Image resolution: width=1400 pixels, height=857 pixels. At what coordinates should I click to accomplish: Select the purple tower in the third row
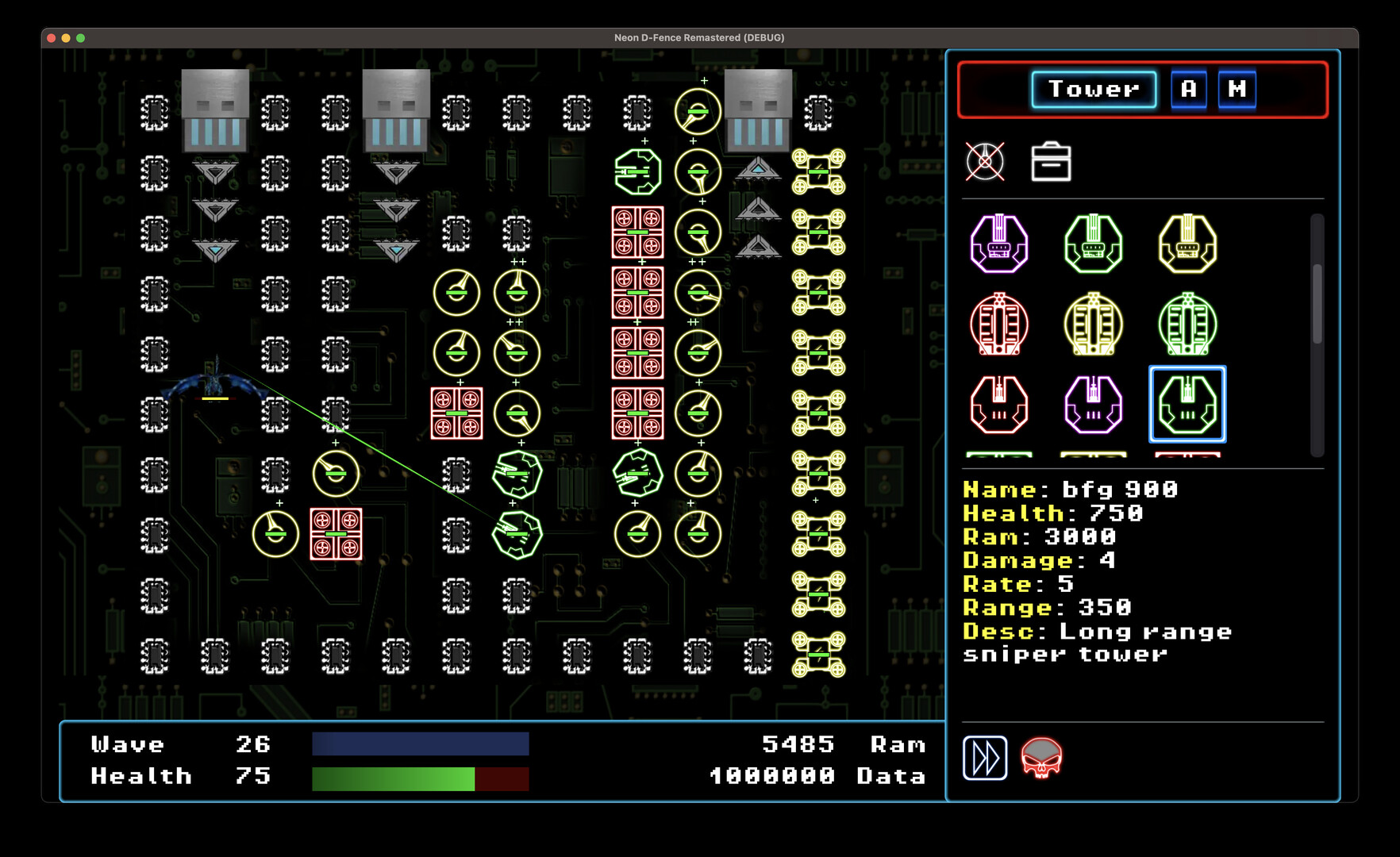point(1094,405)
